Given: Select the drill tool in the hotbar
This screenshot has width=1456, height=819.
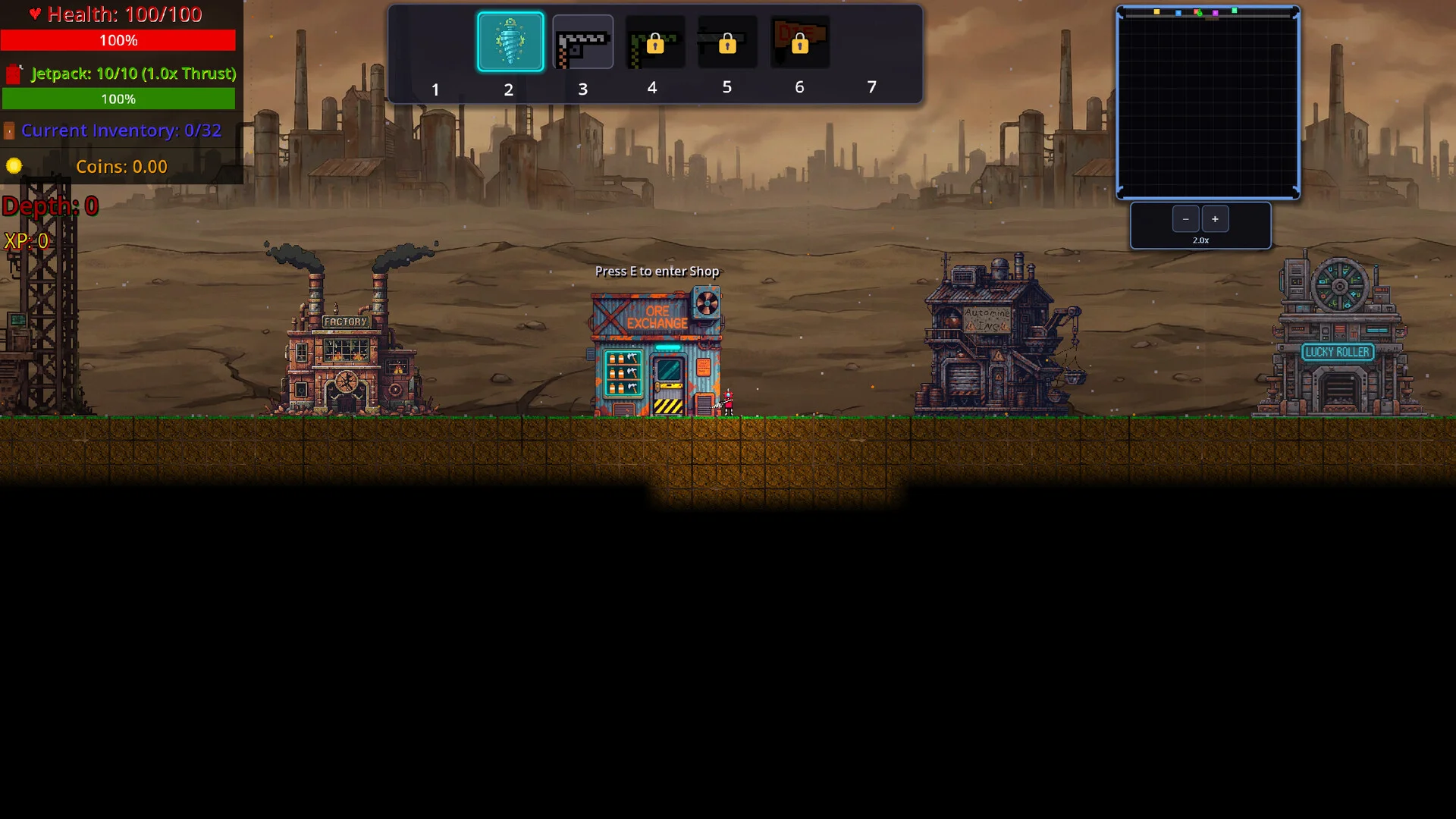Looking at the screenshot, I should pos(510,42).
